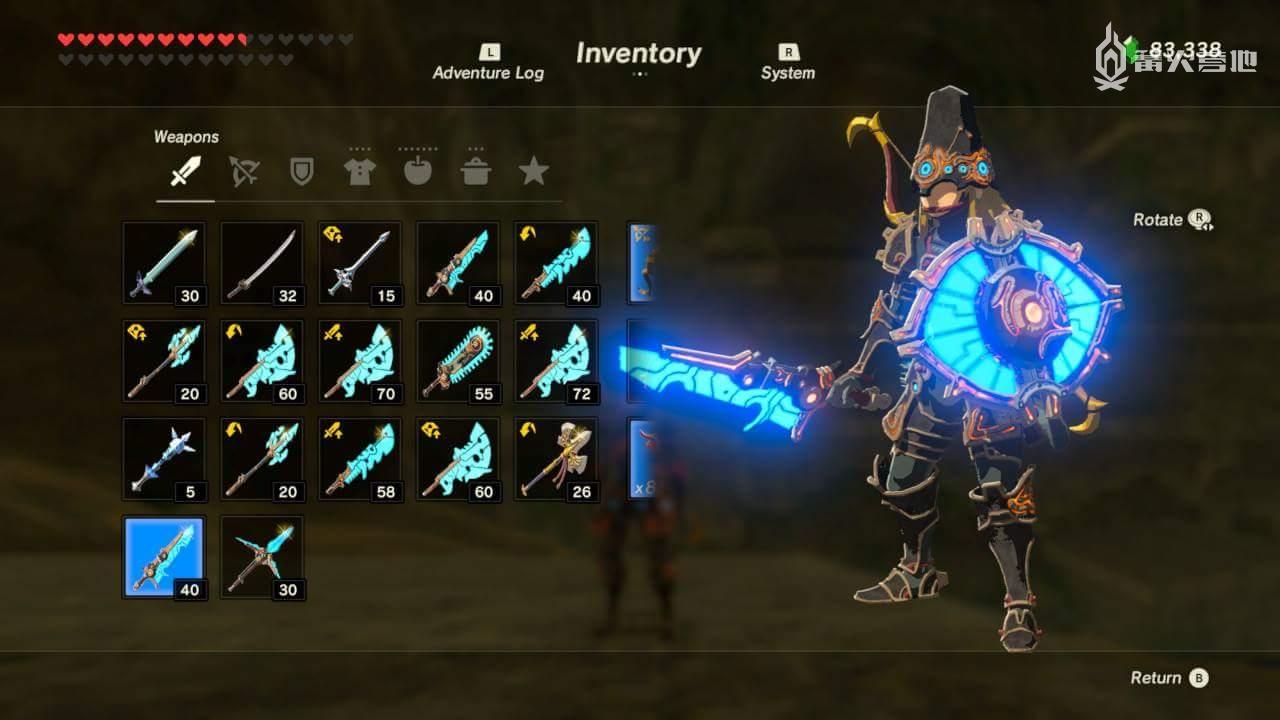Choose the frost rod with 5 attack
The width and height of the screenshot is (1280, 720).
tap(164, 459)
